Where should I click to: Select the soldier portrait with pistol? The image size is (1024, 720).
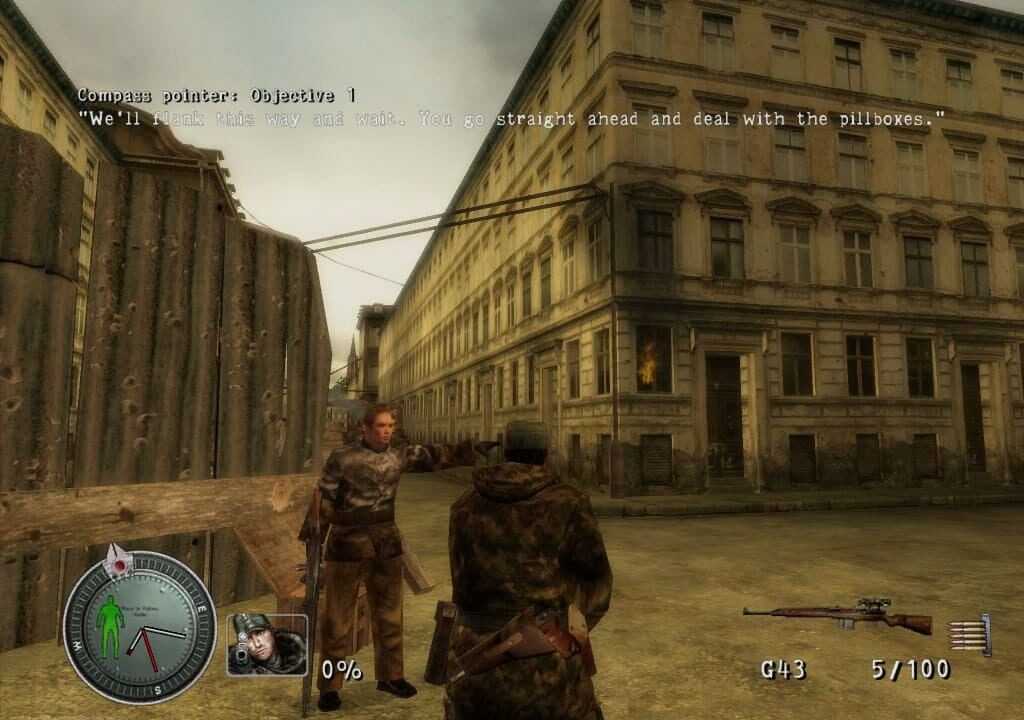267,644
